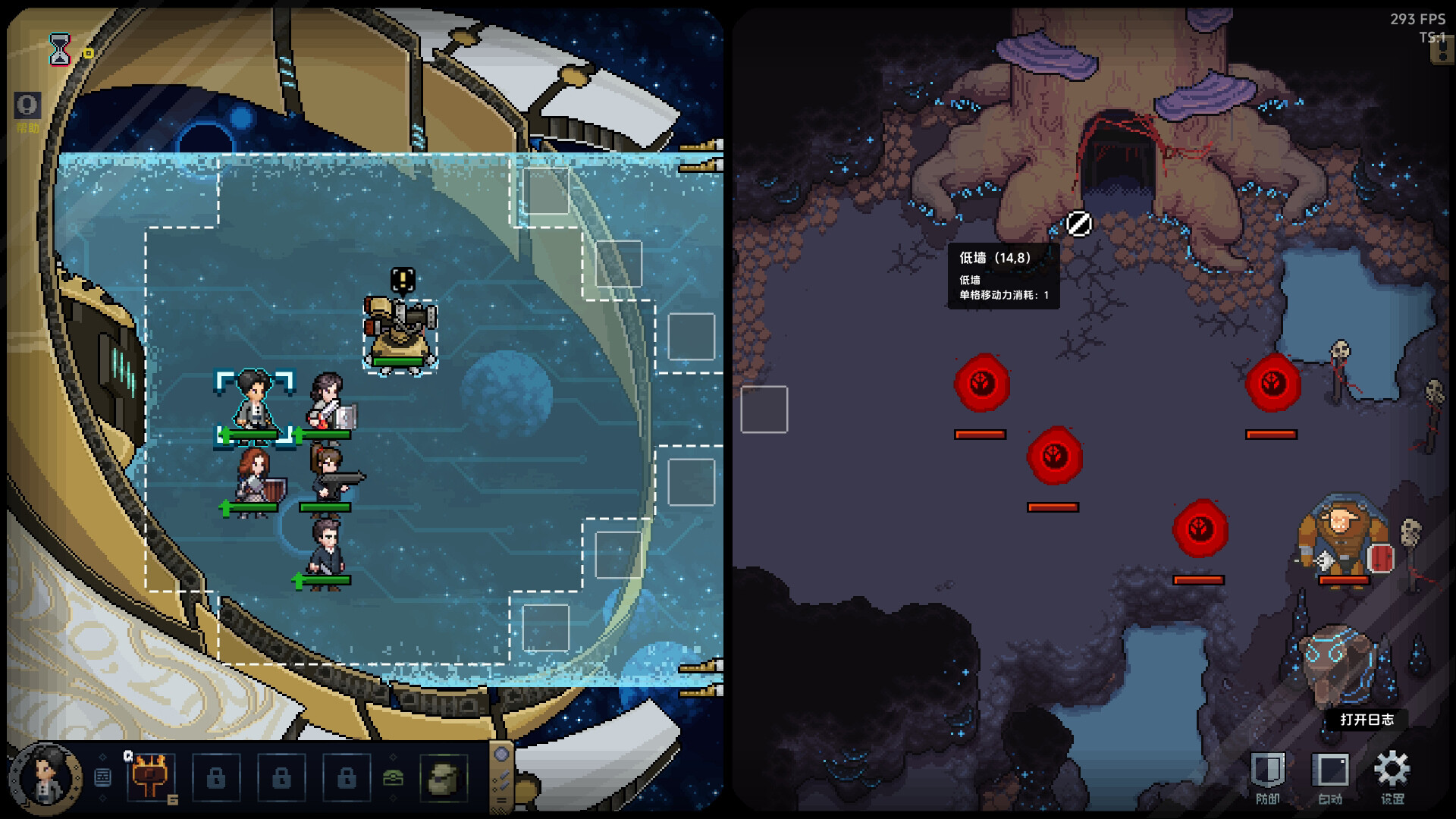1456x819 pixels.
Task: Click the yellow square marker beside the hourglass
Action: coord(86,55)
